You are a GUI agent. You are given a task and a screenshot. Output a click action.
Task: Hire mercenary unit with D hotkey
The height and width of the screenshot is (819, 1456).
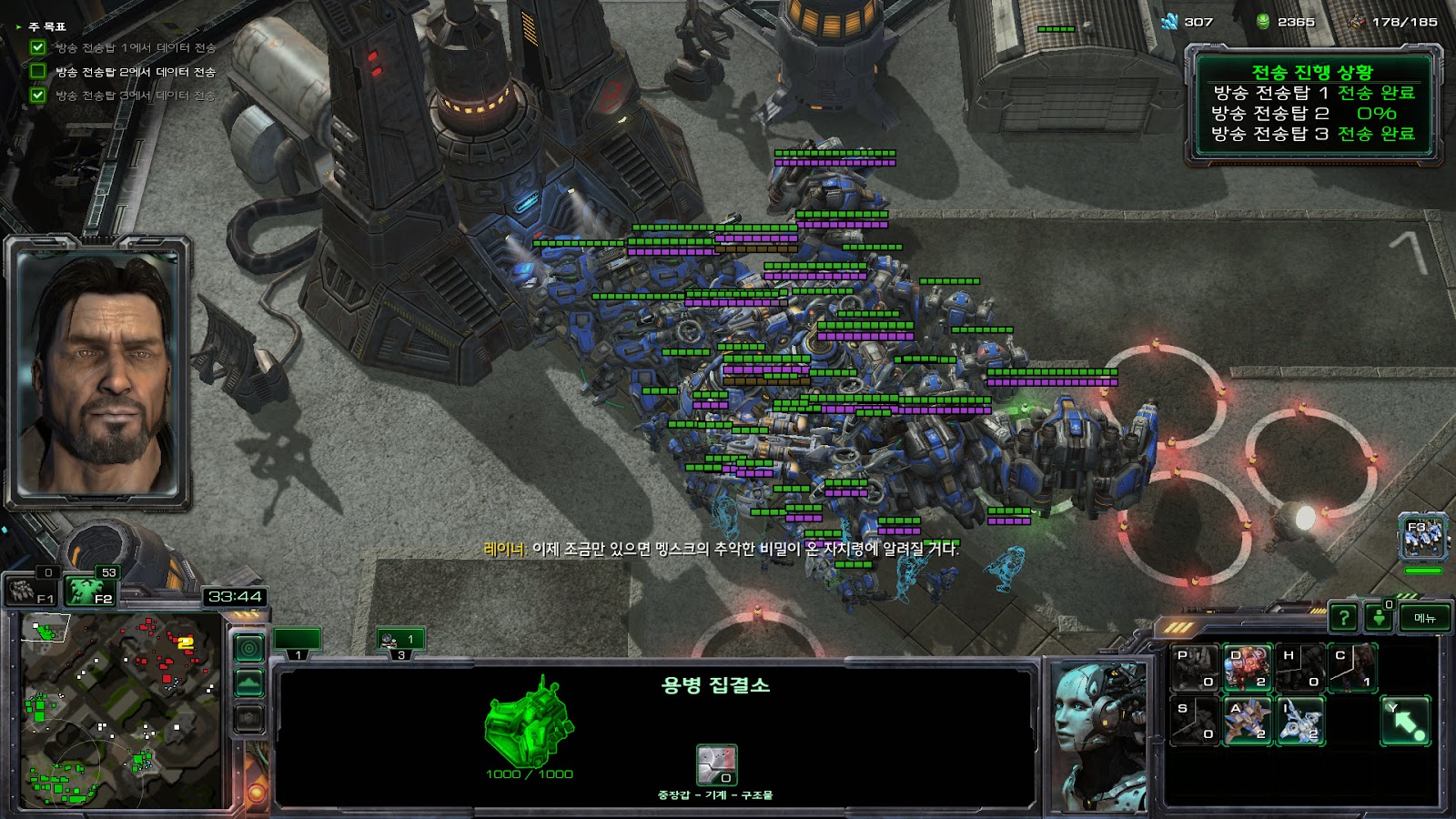1247,669
